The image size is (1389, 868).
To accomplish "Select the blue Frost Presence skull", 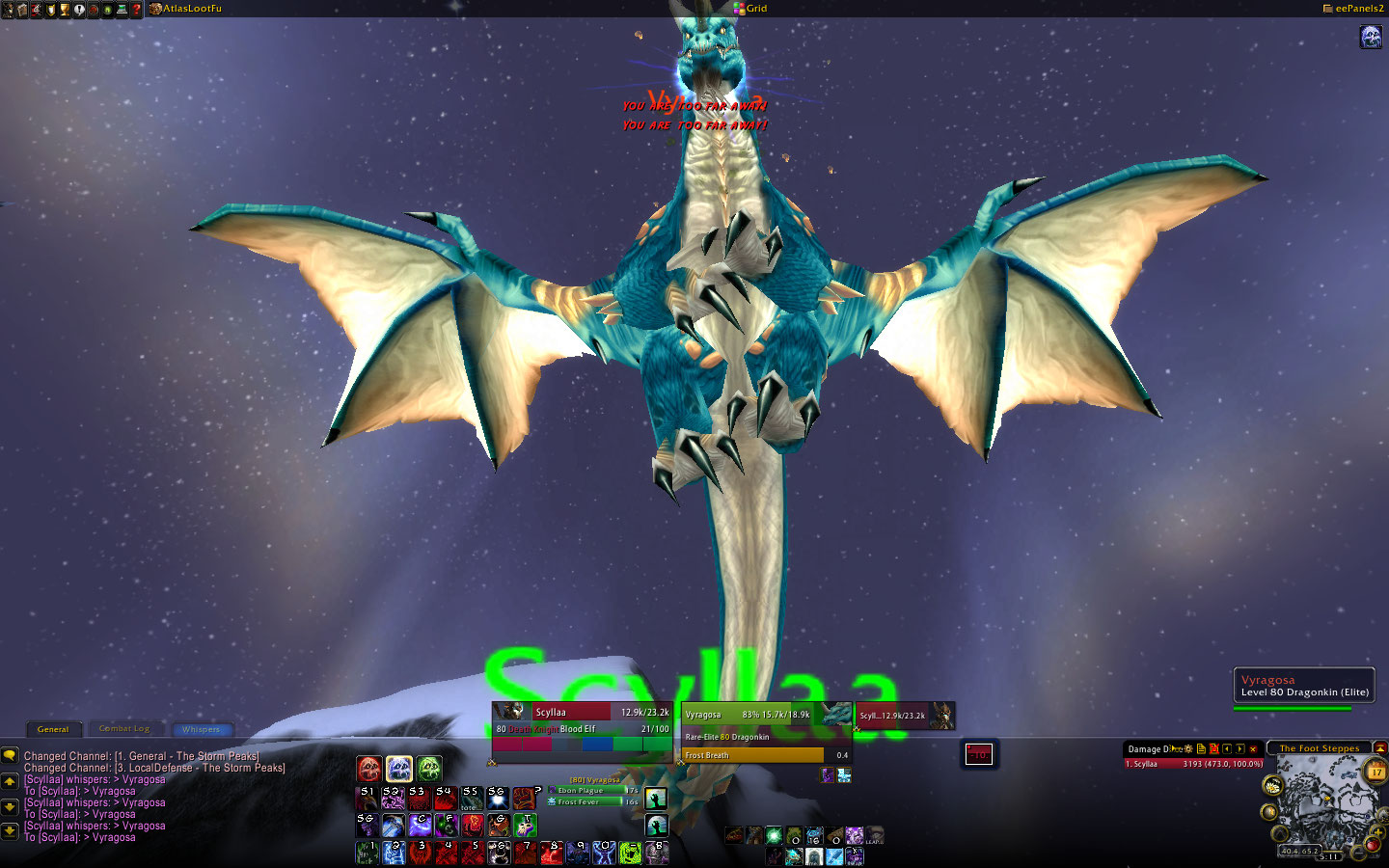I will click(399, 769).
